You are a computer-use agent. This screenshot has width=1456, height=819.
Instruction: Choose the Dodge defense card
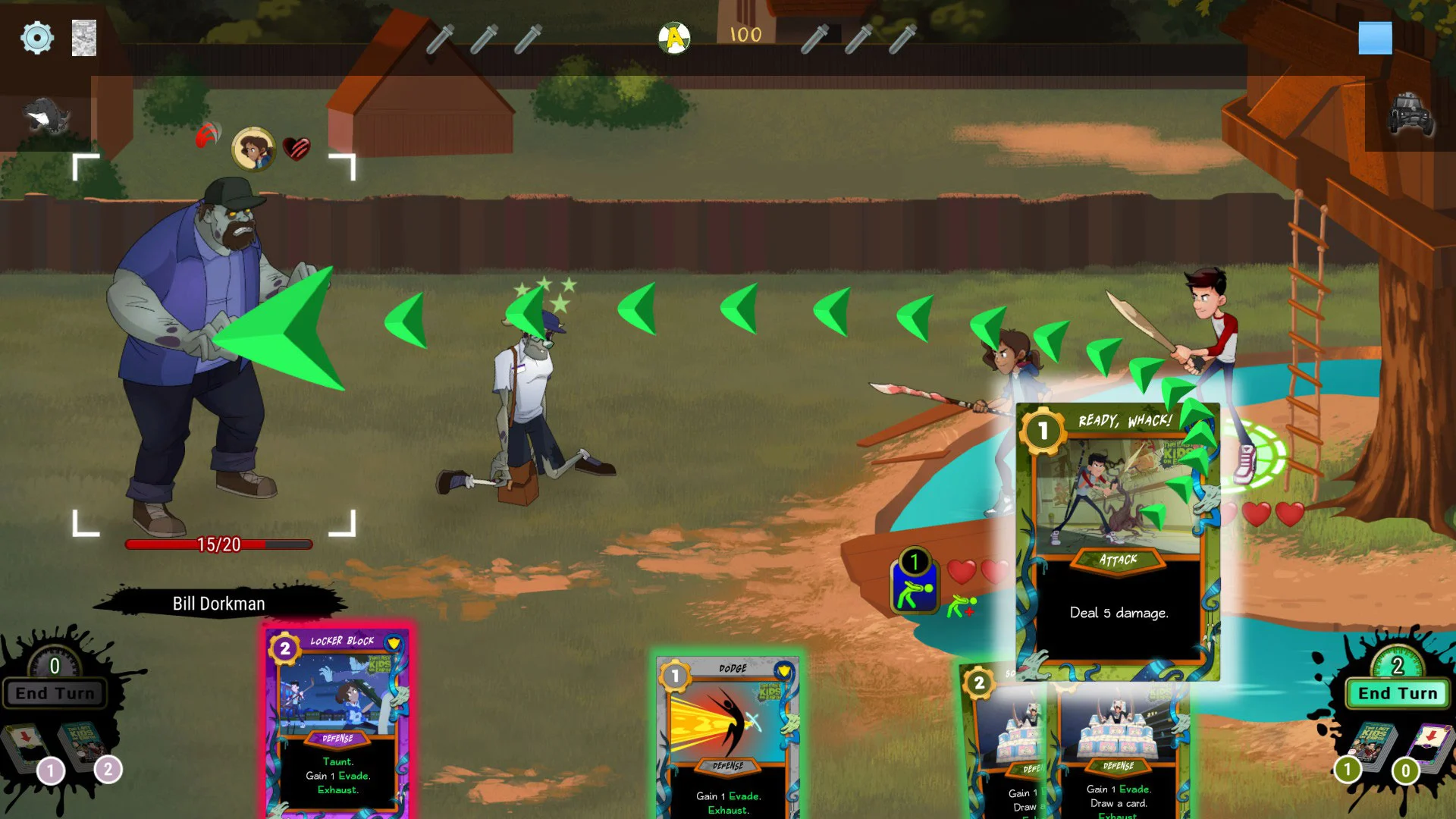pyautogui.click(x=727, y=736)
